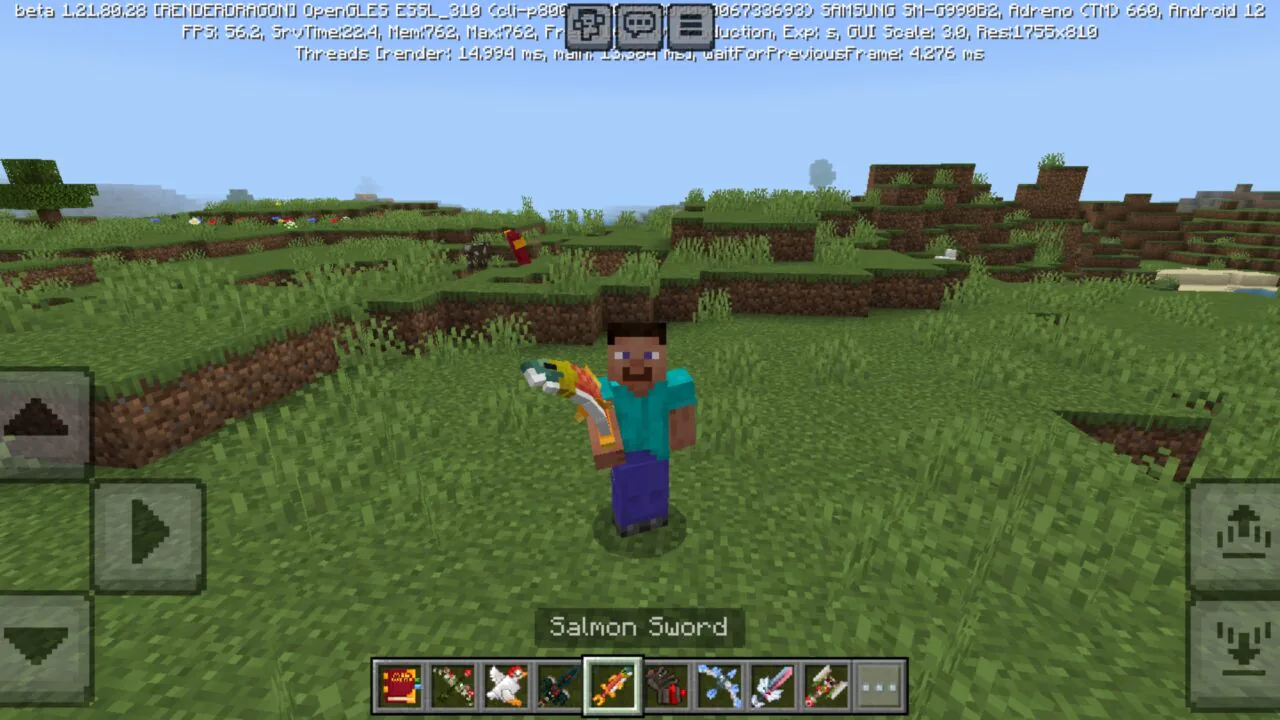Screen dimensions: 1280x720
Task: Select the icy blue bow slot
Action: (720, 686)
